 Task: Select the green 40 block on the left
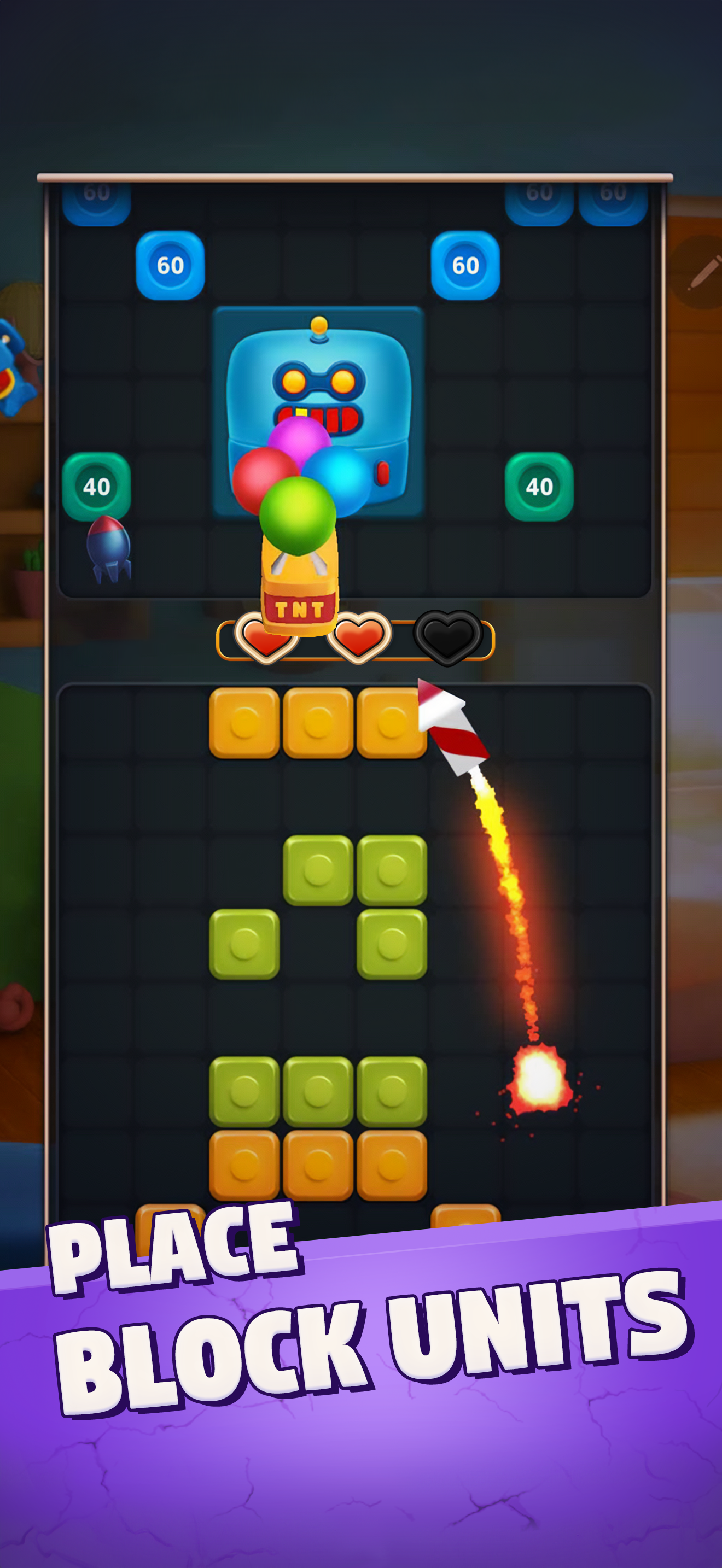point(97,485)
